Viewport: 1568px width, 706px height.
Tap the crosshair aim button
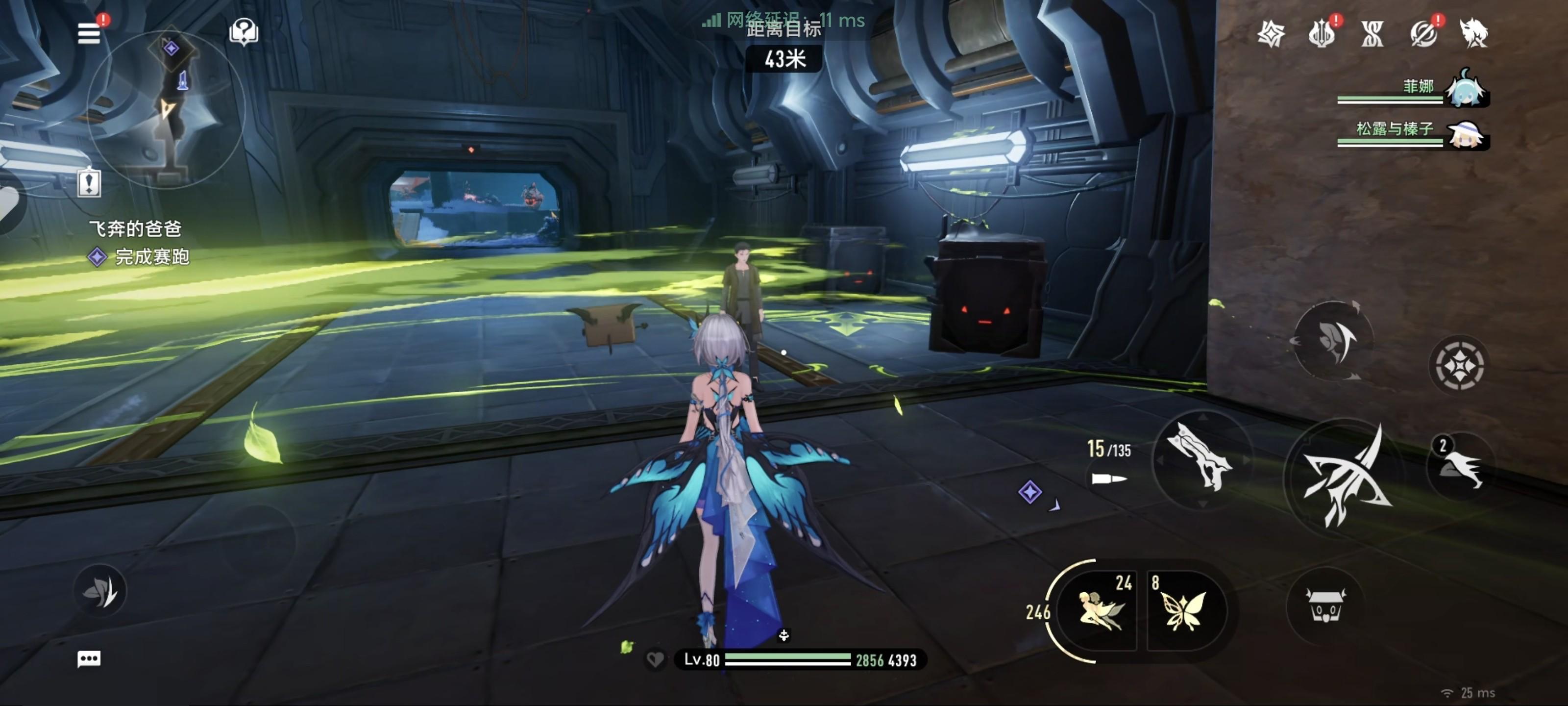coord(1459,365)
